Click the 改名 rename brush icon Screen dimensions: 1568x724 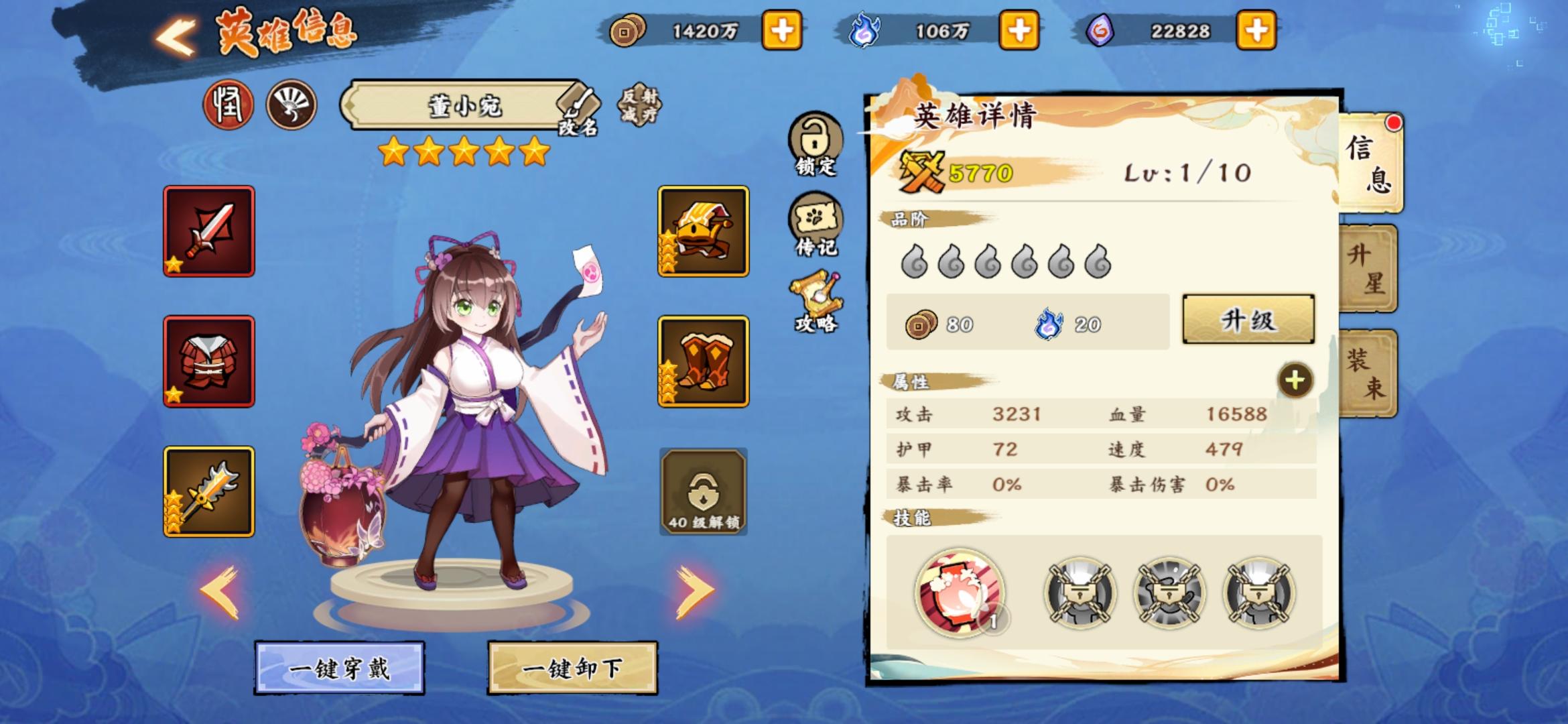tap(578, 106)
